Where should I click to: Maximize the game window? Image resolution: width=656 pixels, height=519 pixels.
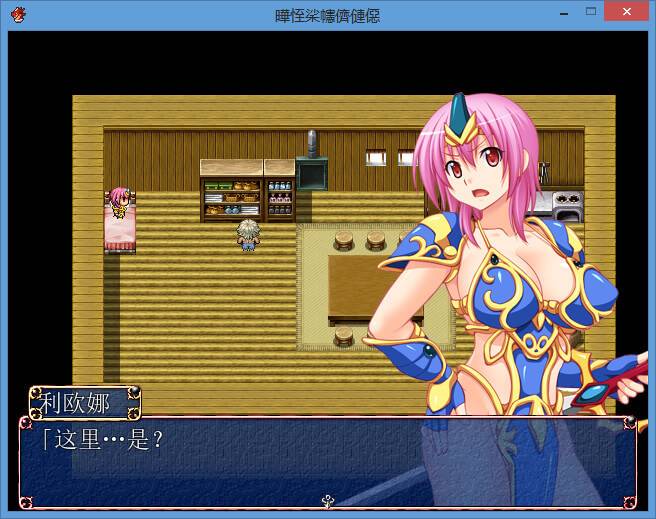point(591,12)
